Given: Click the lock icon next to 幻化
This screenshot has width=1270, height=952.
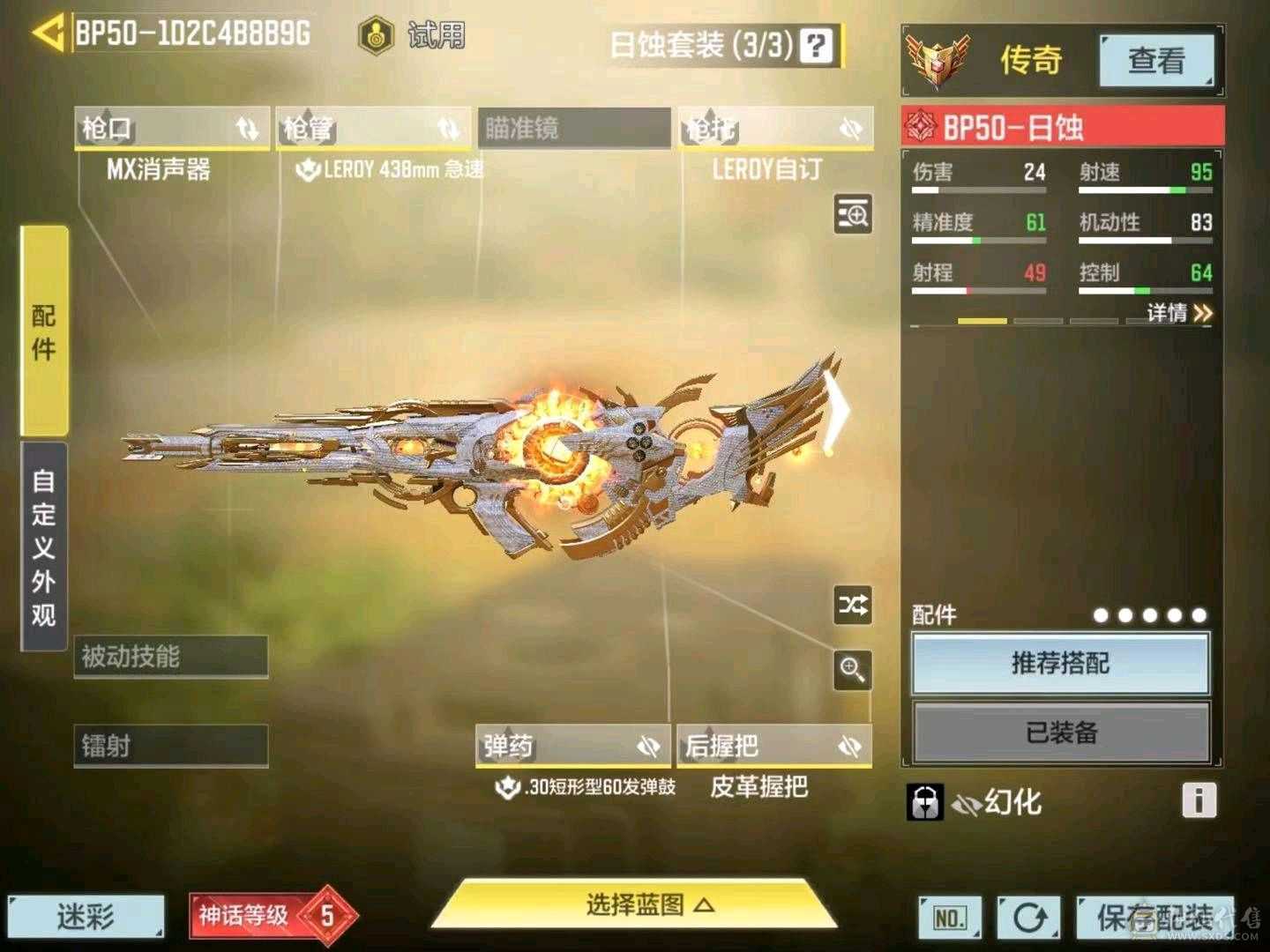Looking at the screenshot, I should tap(923, 802).
